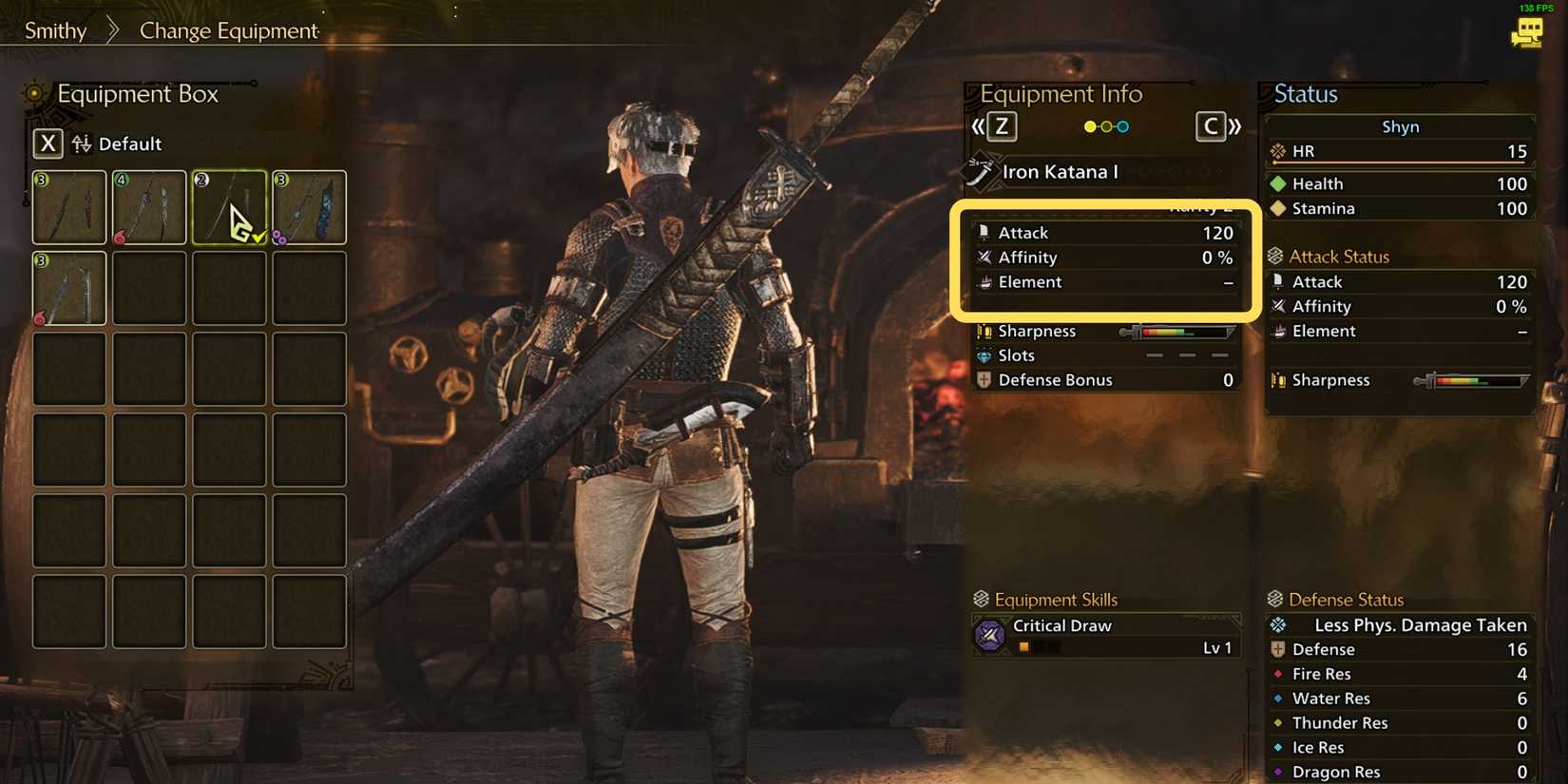Click the Less Phys. Damage Taken label

[1420, 624]
